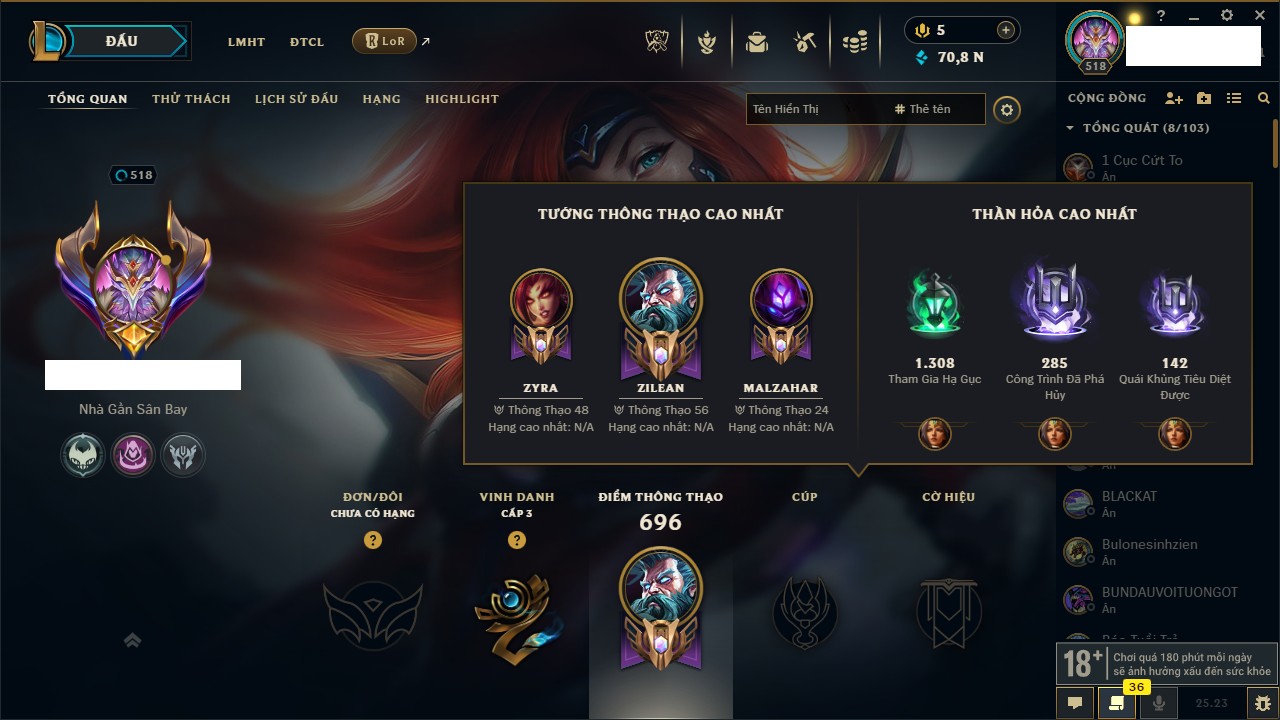The width and height of the screenshot is (1280, 720).
Task: Show the HIGHLIGHT tab
Action: coord(461,99)
